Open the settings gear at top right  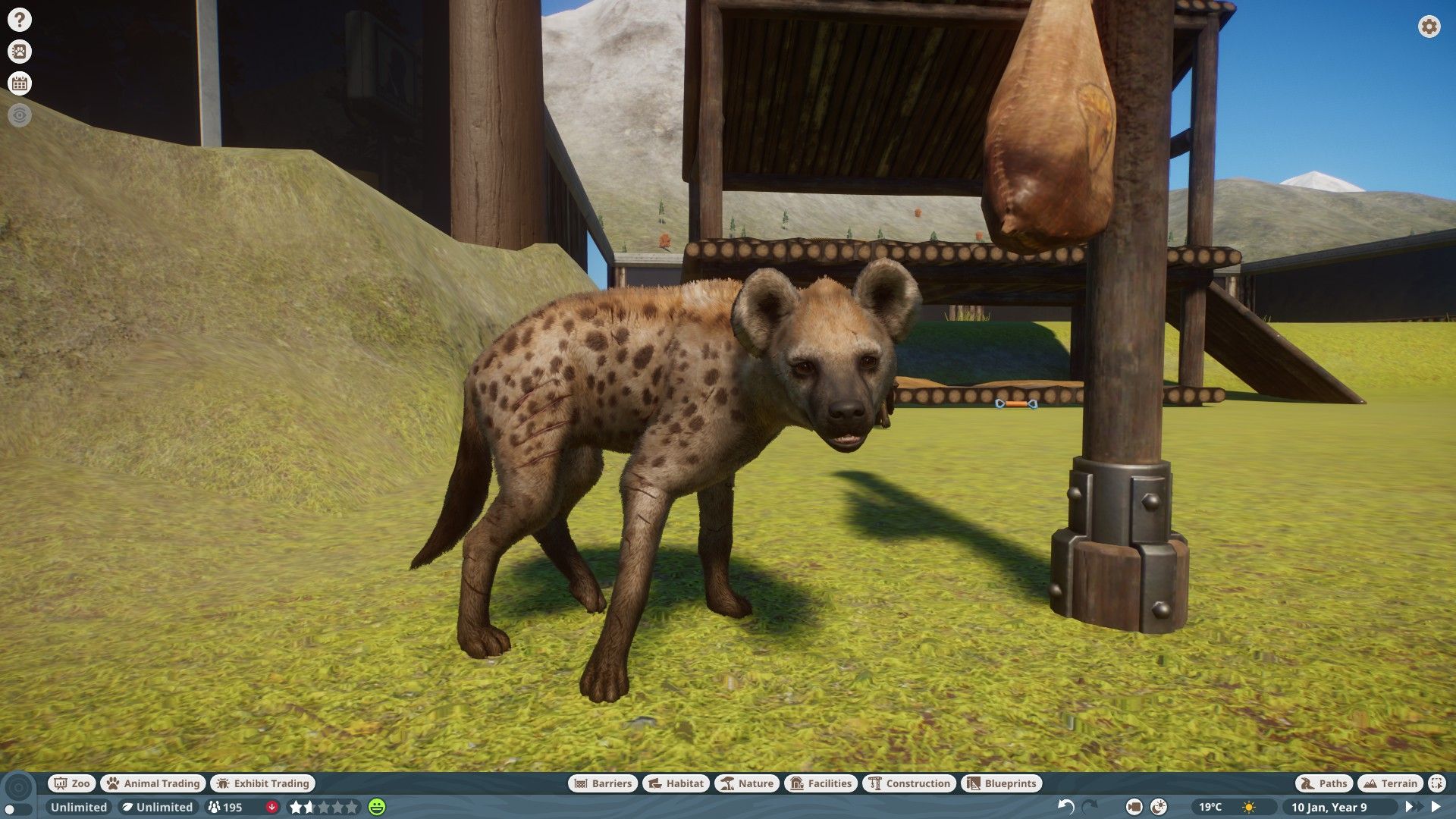(x=1429, y=27)
